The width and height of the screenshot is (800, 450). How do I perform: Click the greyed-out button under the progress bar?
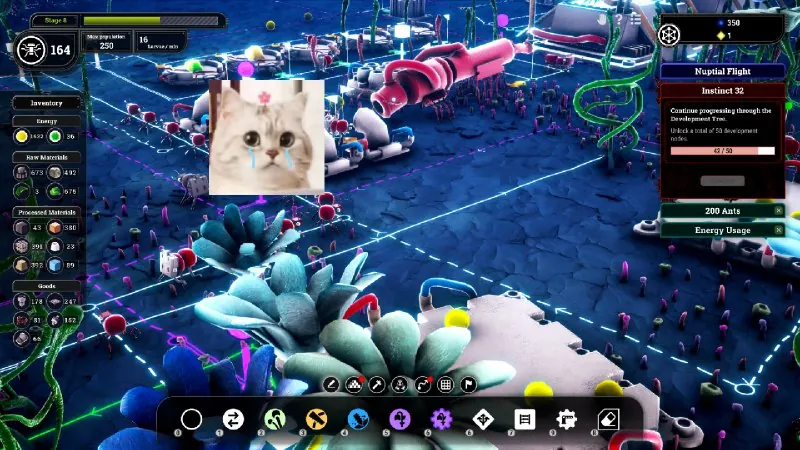click(x=722, y=181)
